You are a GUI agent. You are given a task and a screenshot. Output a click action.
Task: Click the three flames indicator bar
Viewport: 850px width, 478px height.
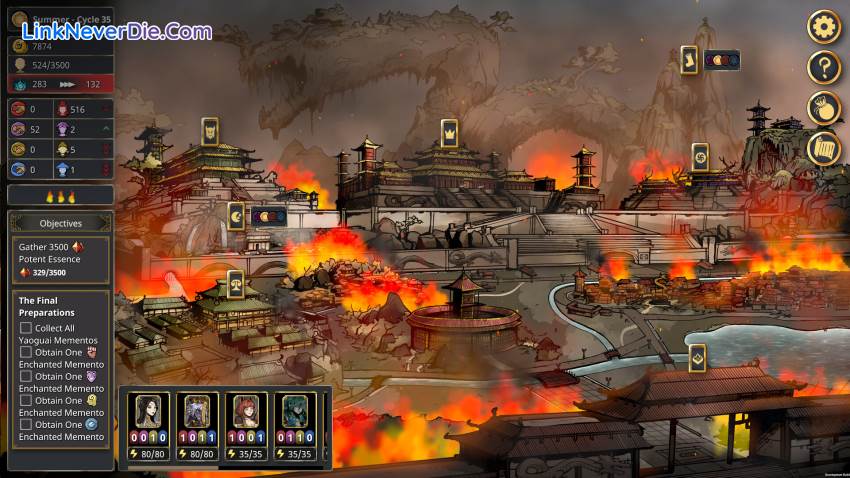point(61,197)
